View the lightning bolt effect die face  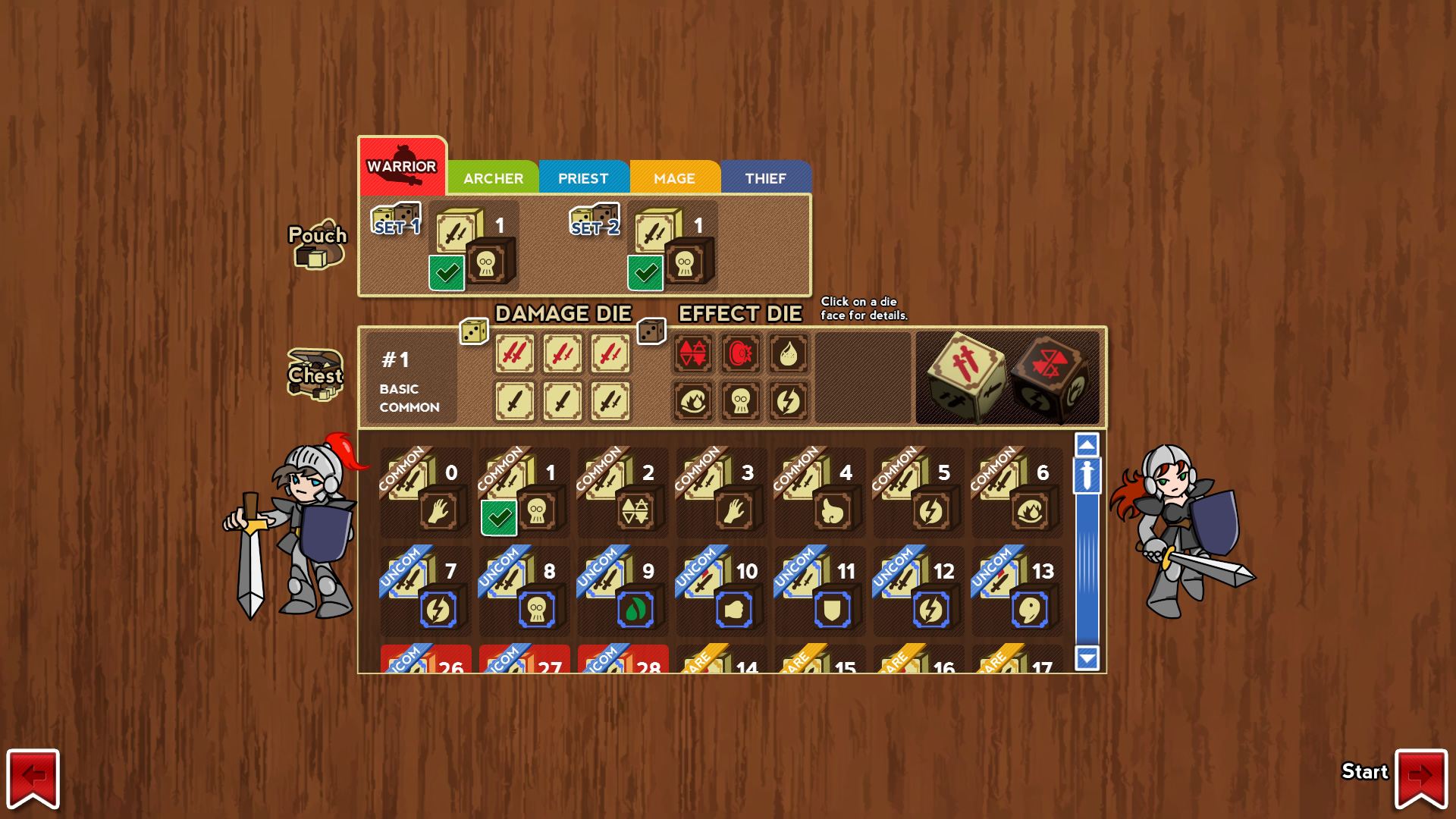tap(788, 400)
